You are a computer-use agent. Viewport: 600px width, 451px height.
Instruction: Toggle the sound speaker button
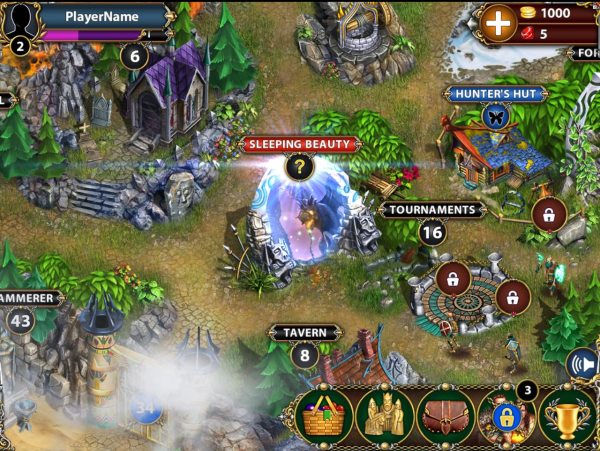(x=581, y=364)
